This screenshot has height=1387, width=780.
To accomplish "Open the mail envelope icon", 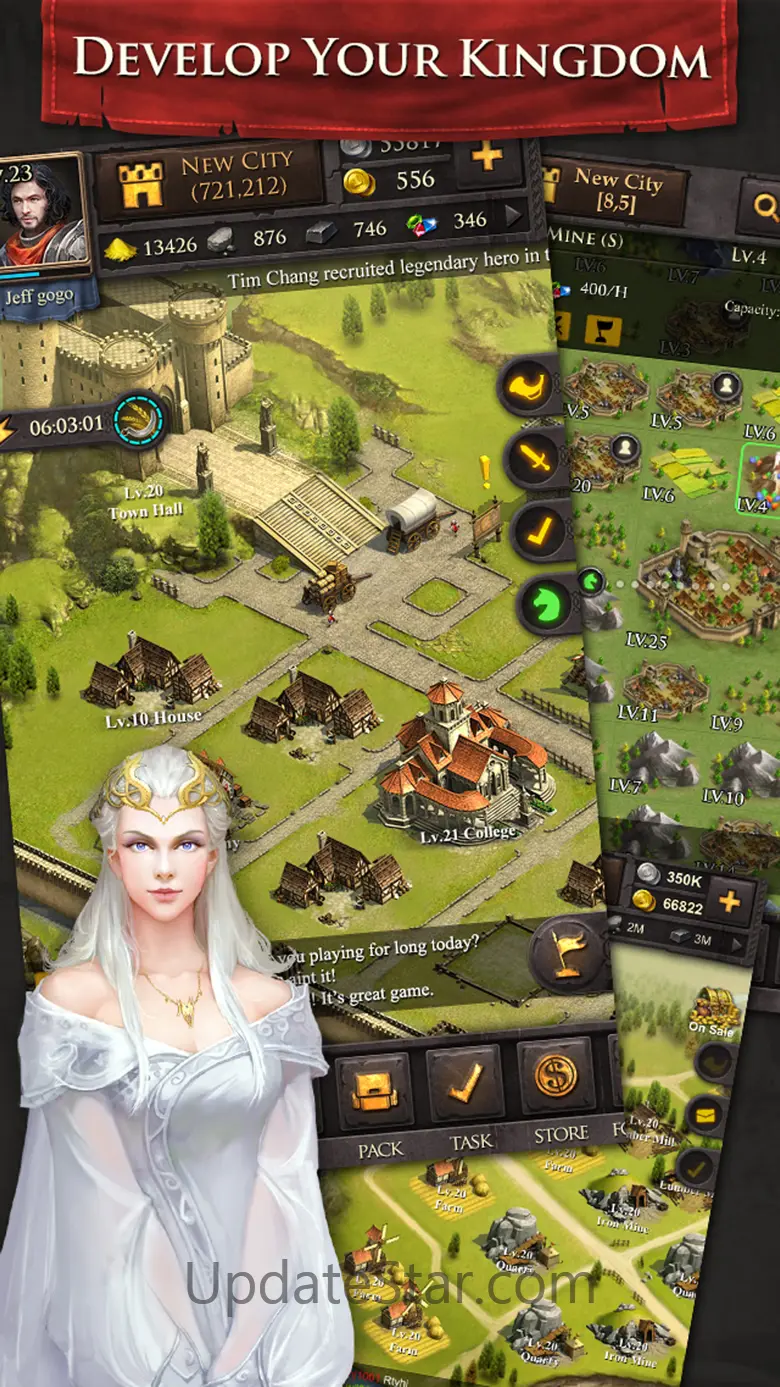I will tap(708, 1114).
